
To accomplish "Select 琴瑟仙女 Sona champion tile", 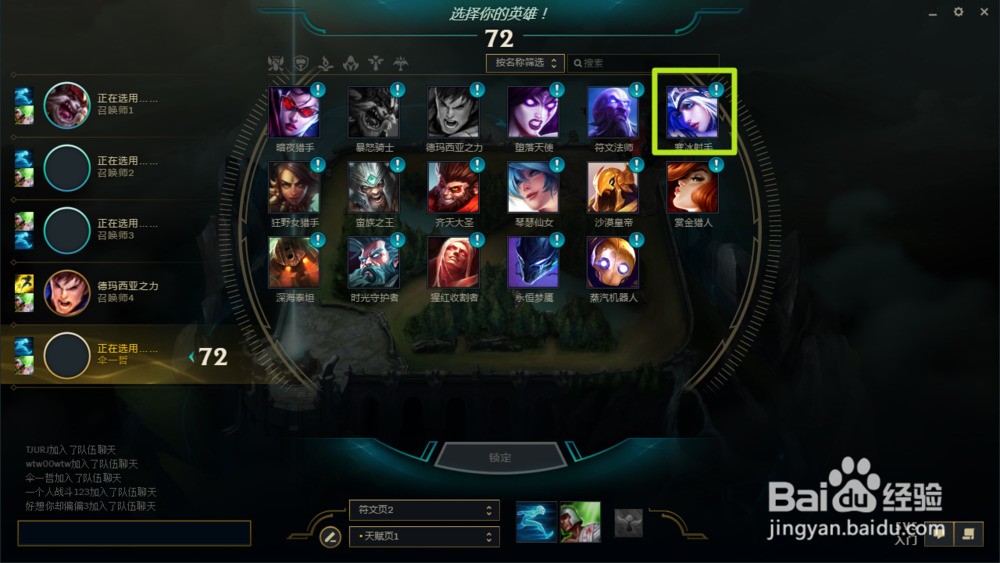I will (533, 187).
